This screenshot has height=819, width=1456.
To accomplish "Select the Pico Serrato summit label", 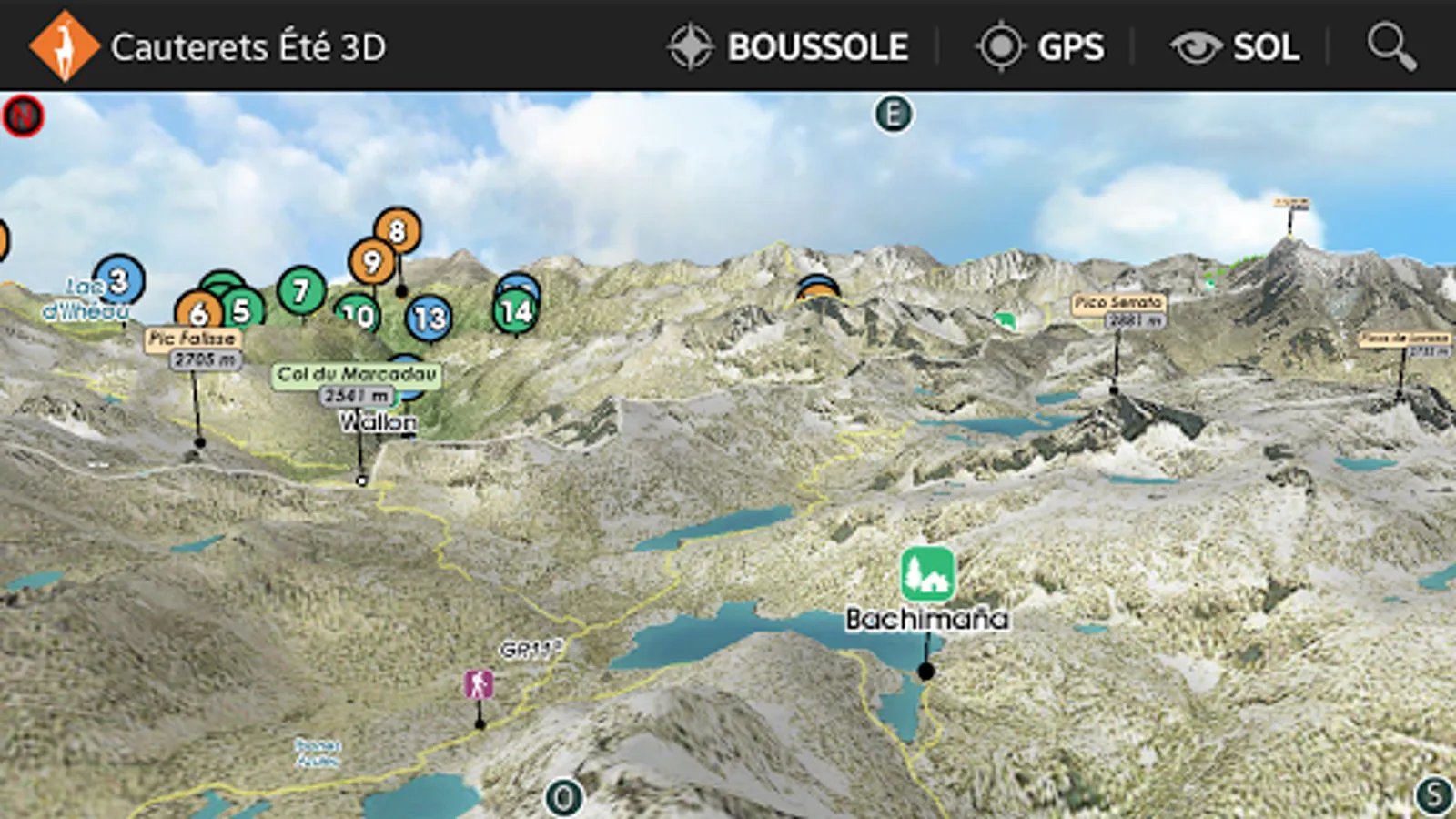I will click(1118, 303).
